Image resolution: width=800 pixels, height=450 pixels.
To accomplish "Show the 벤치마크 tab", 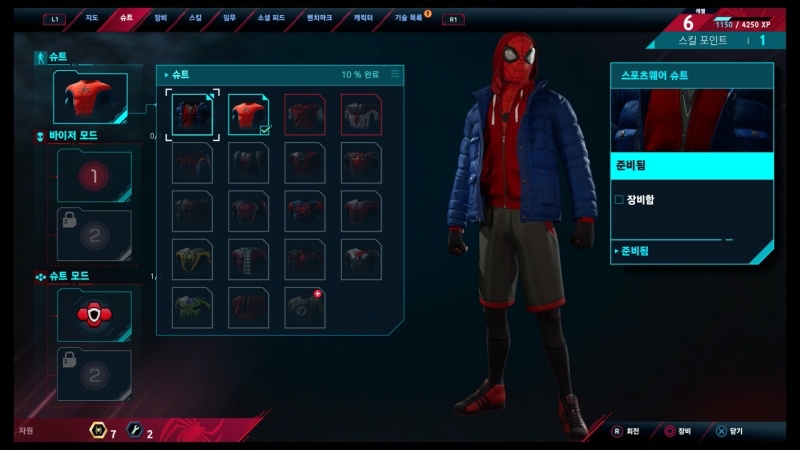I will pyautogui.click(x=320, y=18).
